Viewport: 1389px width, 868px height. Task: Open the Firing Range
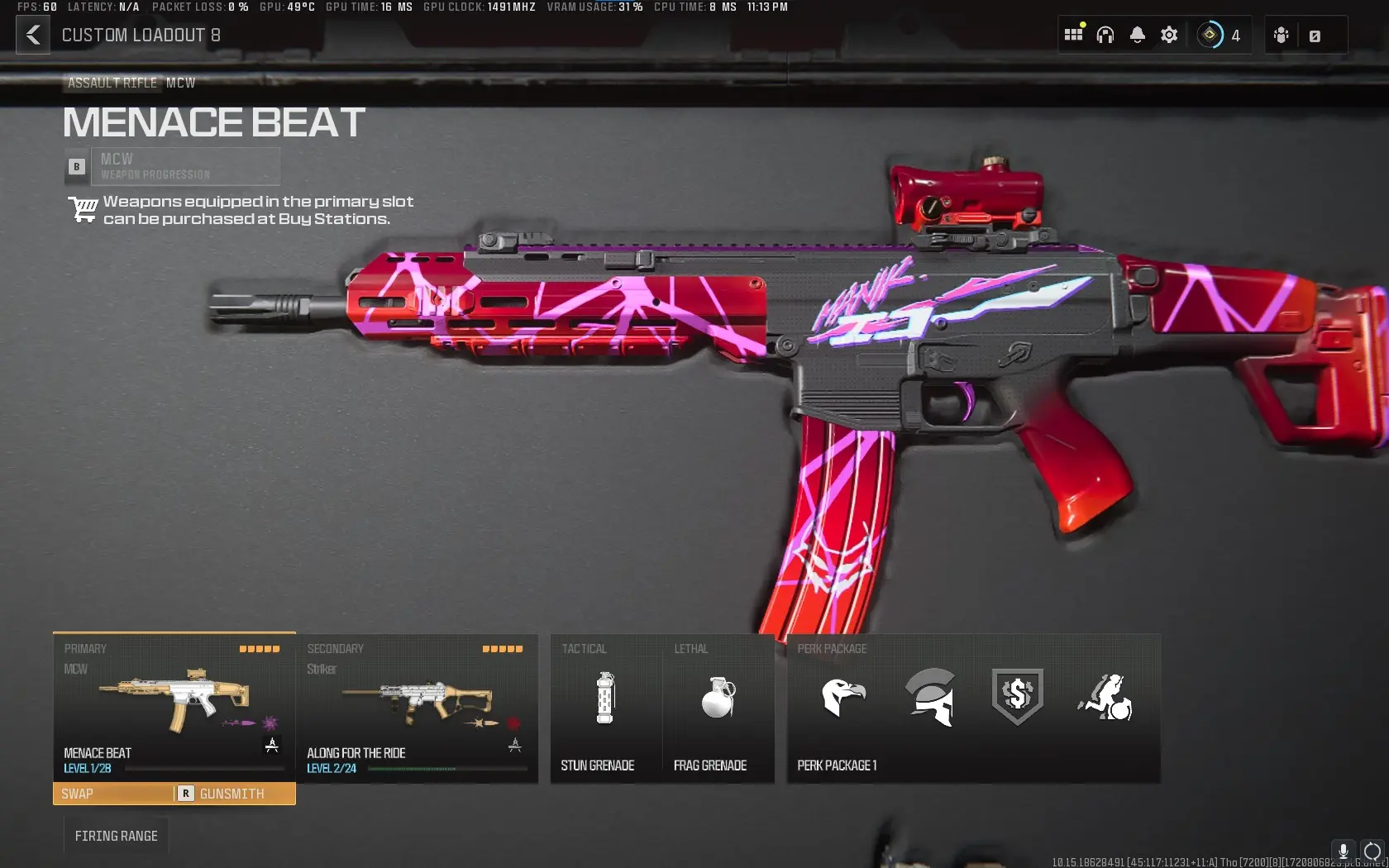[x=116, y=835]
